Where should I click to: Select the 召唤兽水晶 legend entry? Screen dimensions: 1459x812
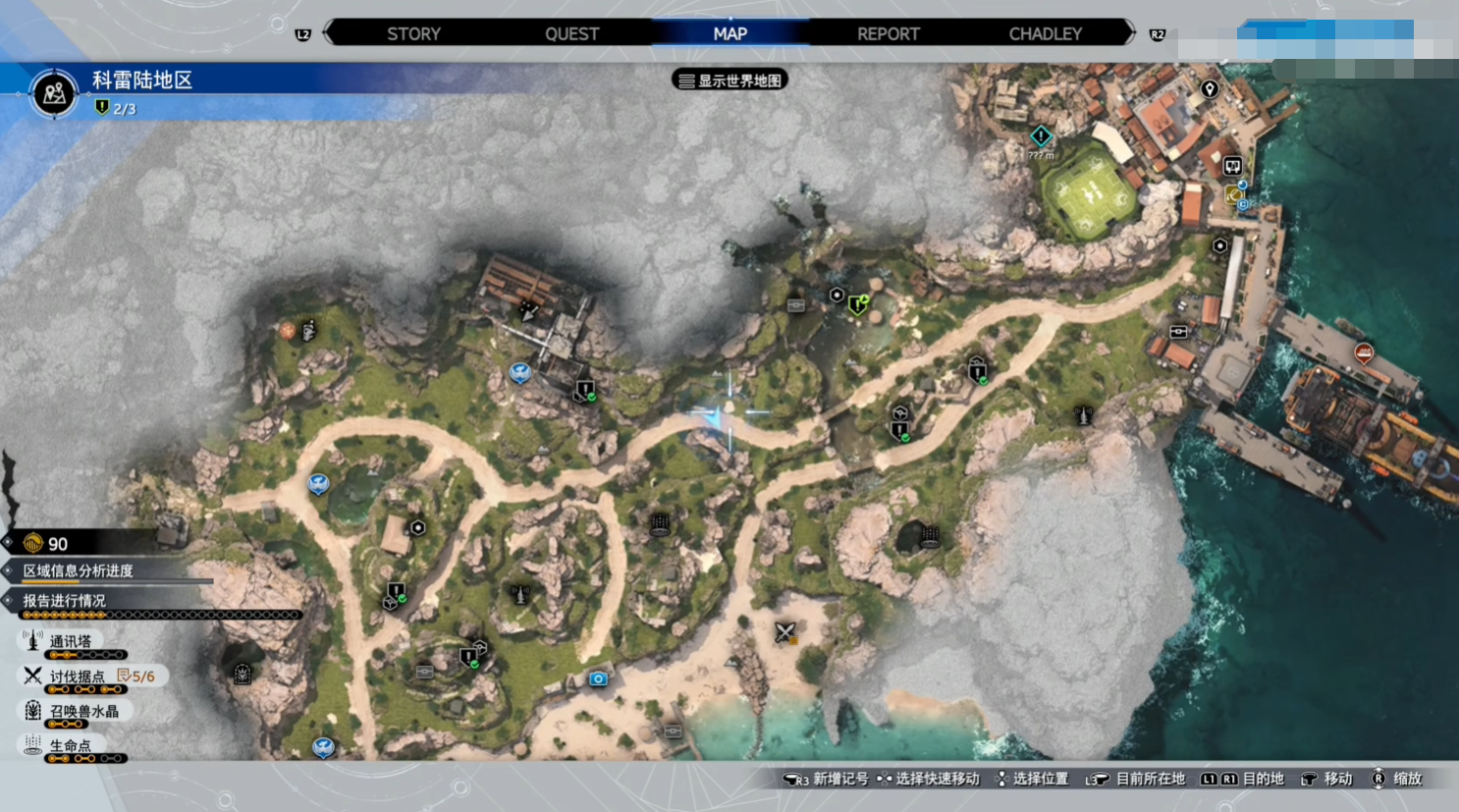83,711
